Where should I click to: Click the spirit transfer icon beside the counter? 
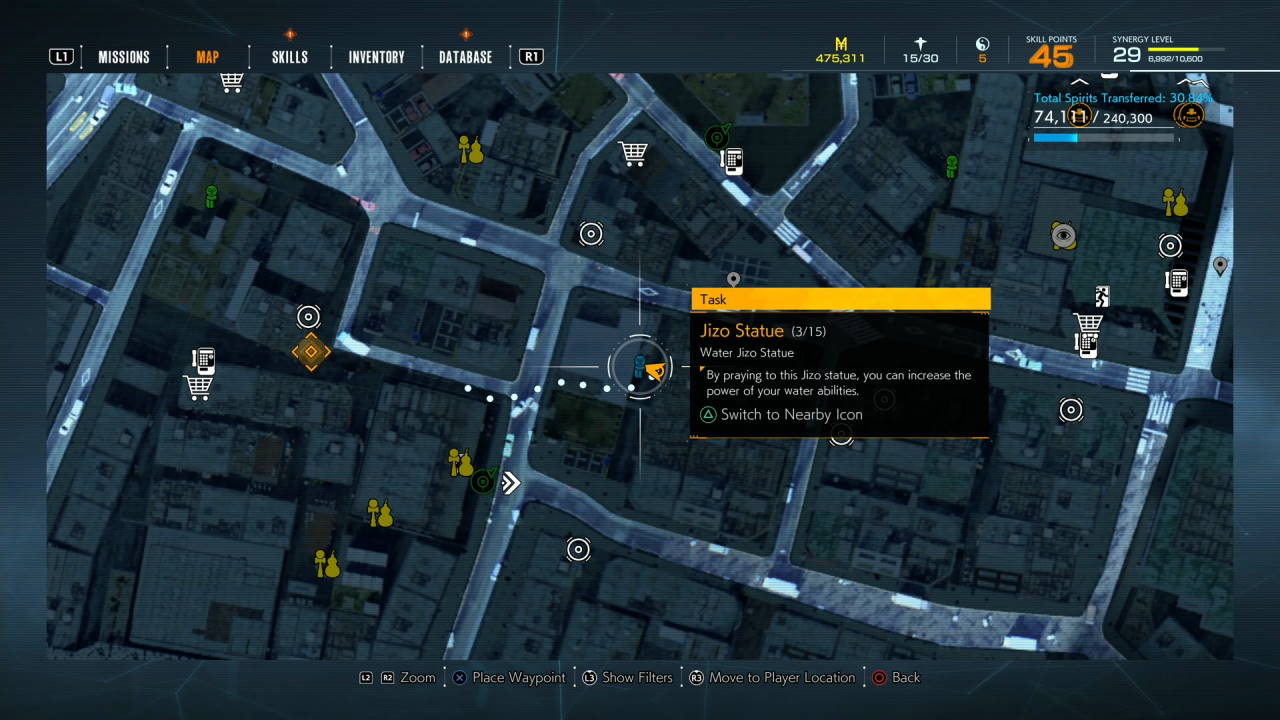[x=1189, y=115]
